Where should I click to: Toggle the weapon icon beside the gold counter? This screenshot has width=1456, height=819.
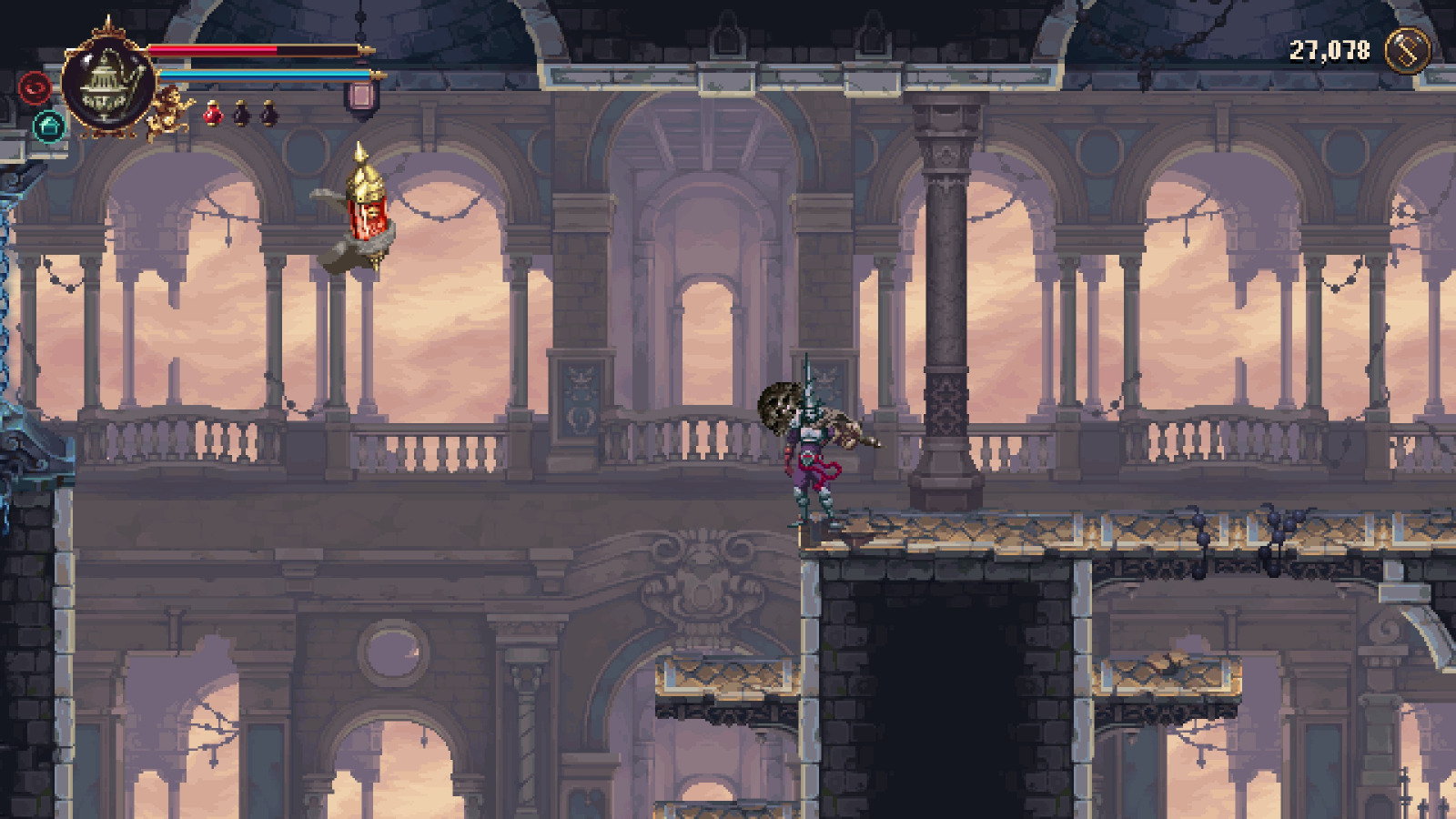(1405, 51)
